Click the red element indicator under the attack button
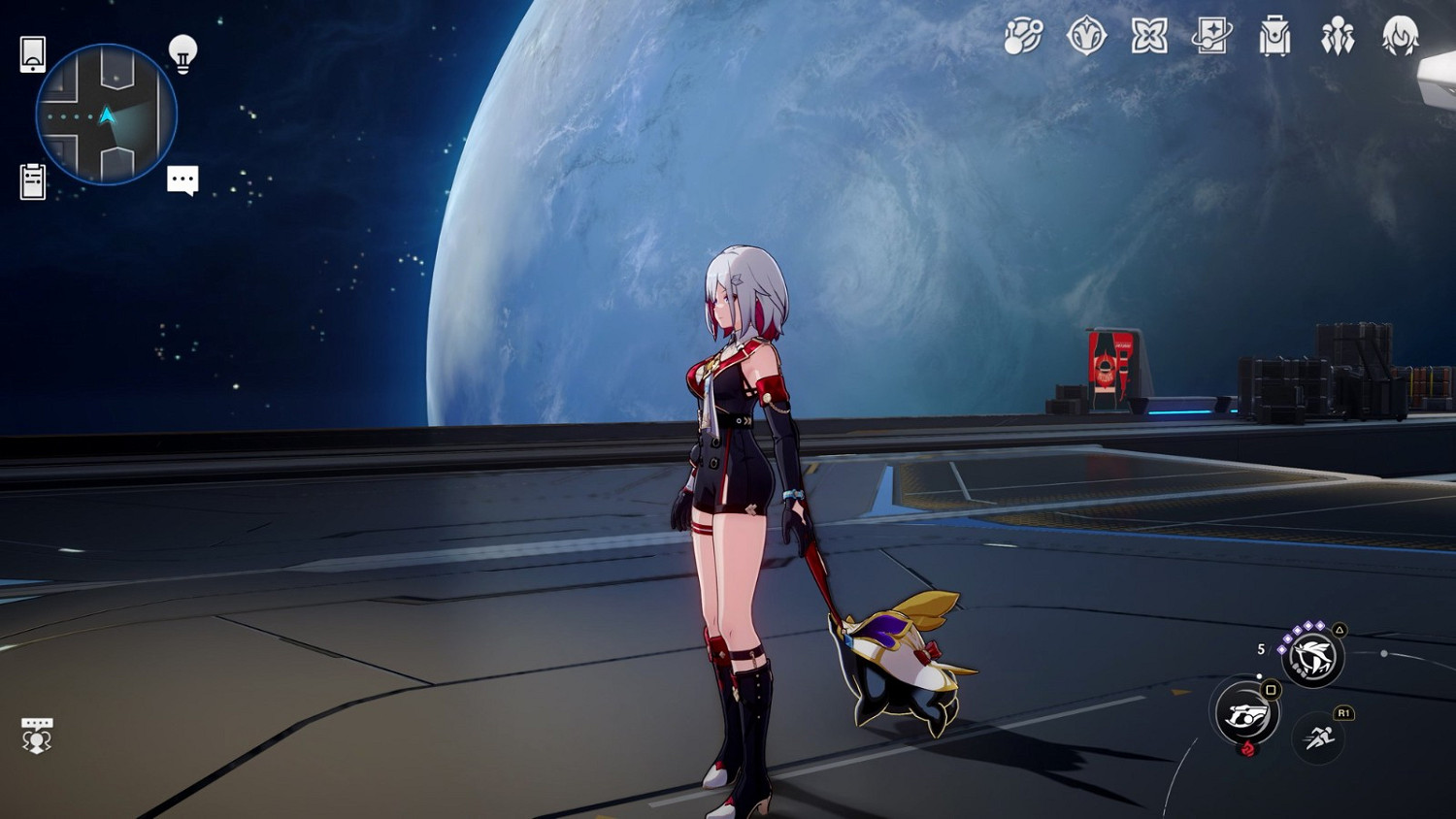Viewport: 1456px width, 819px height. (x=1247, y=748)
